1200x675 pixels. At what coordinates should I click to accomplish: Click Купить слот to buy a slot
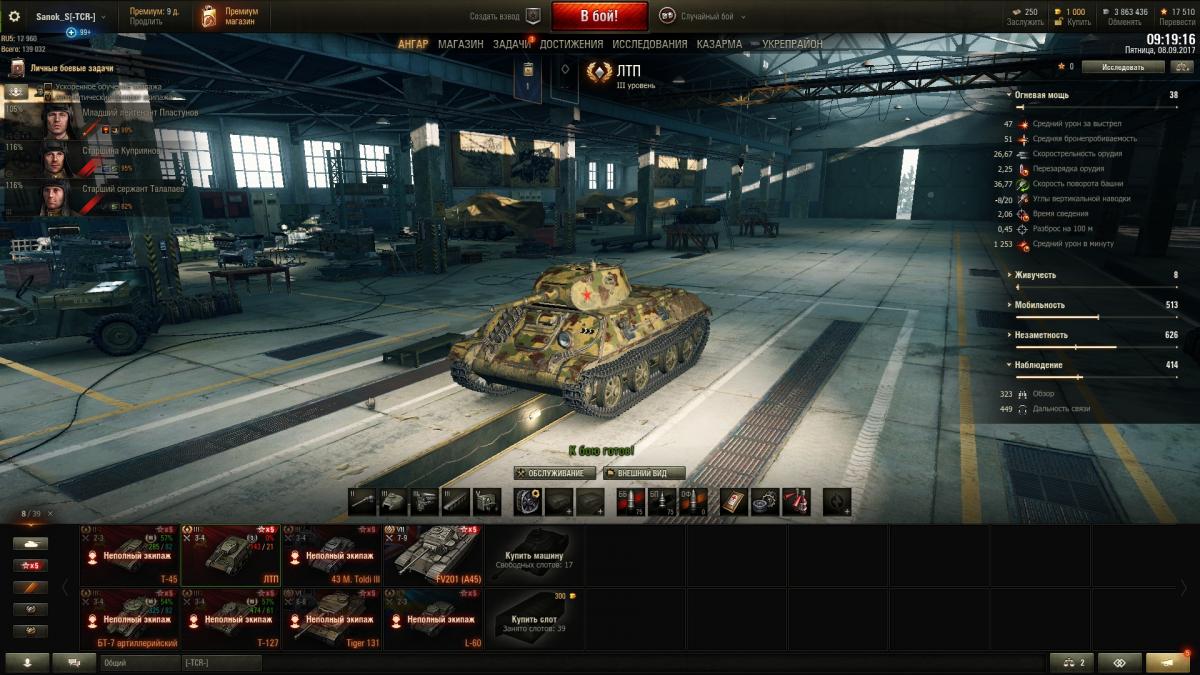click(x=535, y=619)
